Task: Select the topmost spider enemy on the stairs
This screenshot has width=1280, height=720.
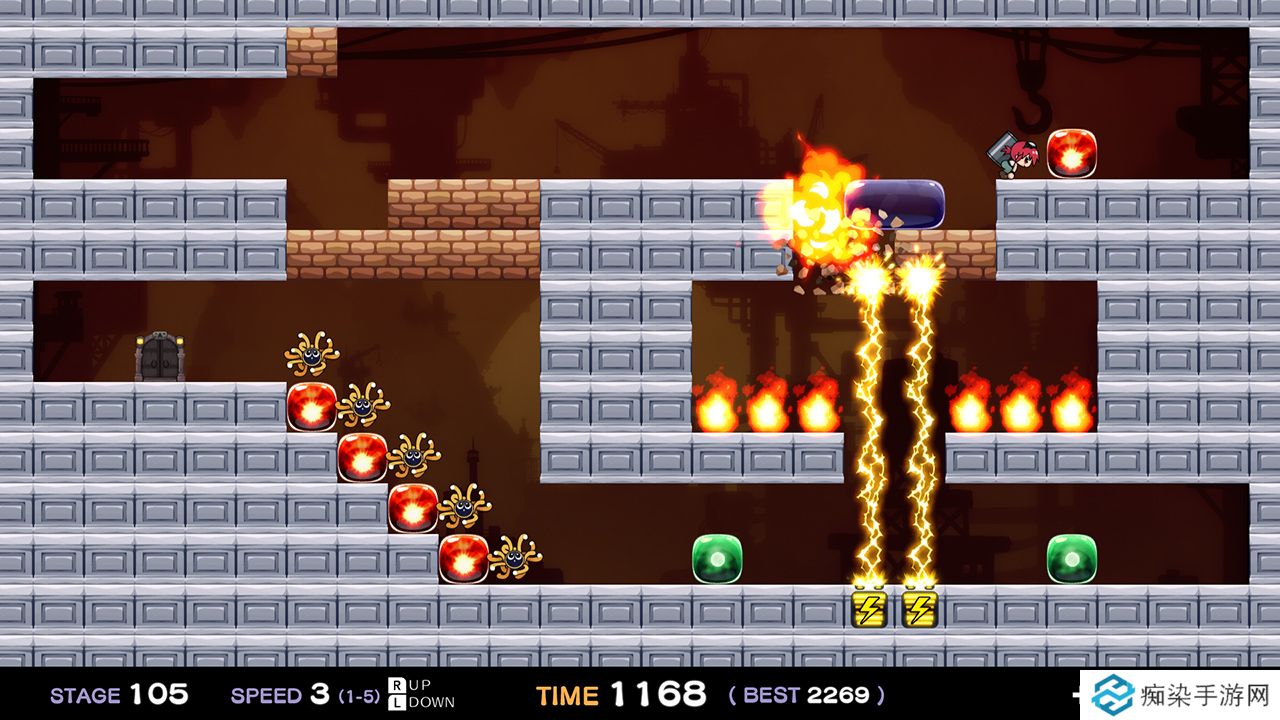Action: point(310,355)
